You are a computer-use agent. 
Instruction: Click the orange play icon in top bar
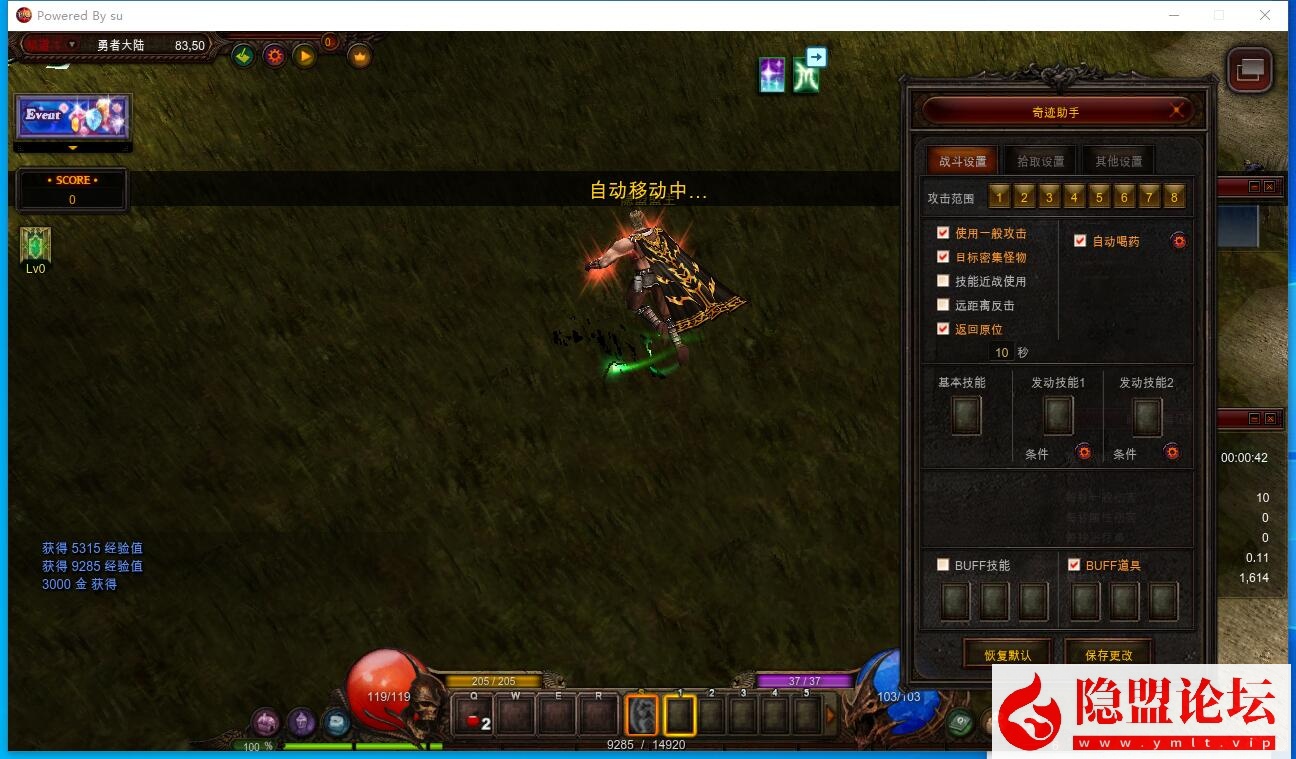(x=305, y=56)
